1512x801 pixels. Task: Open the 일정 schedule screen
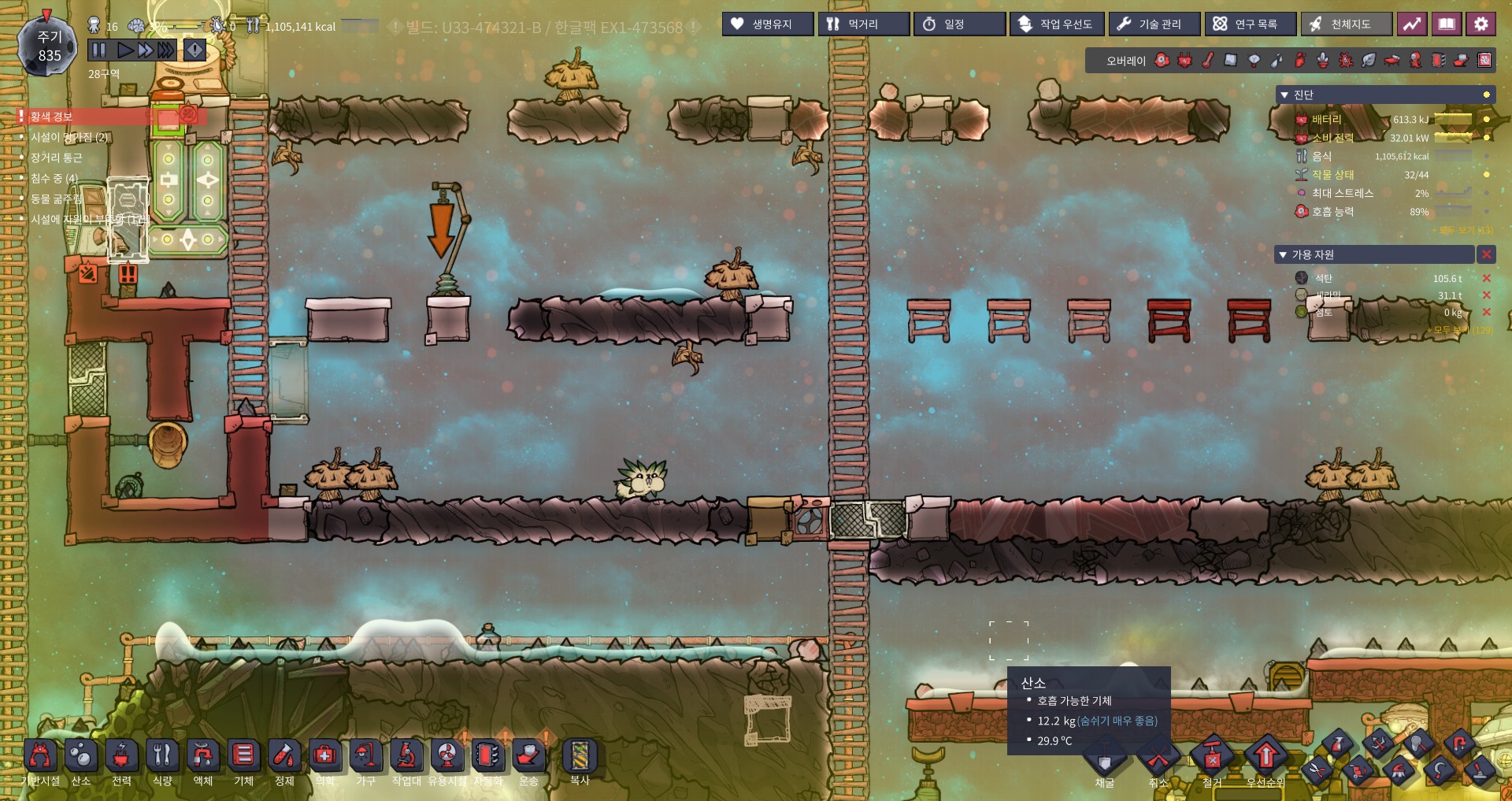pyautogui.click(x=959, y=24)
